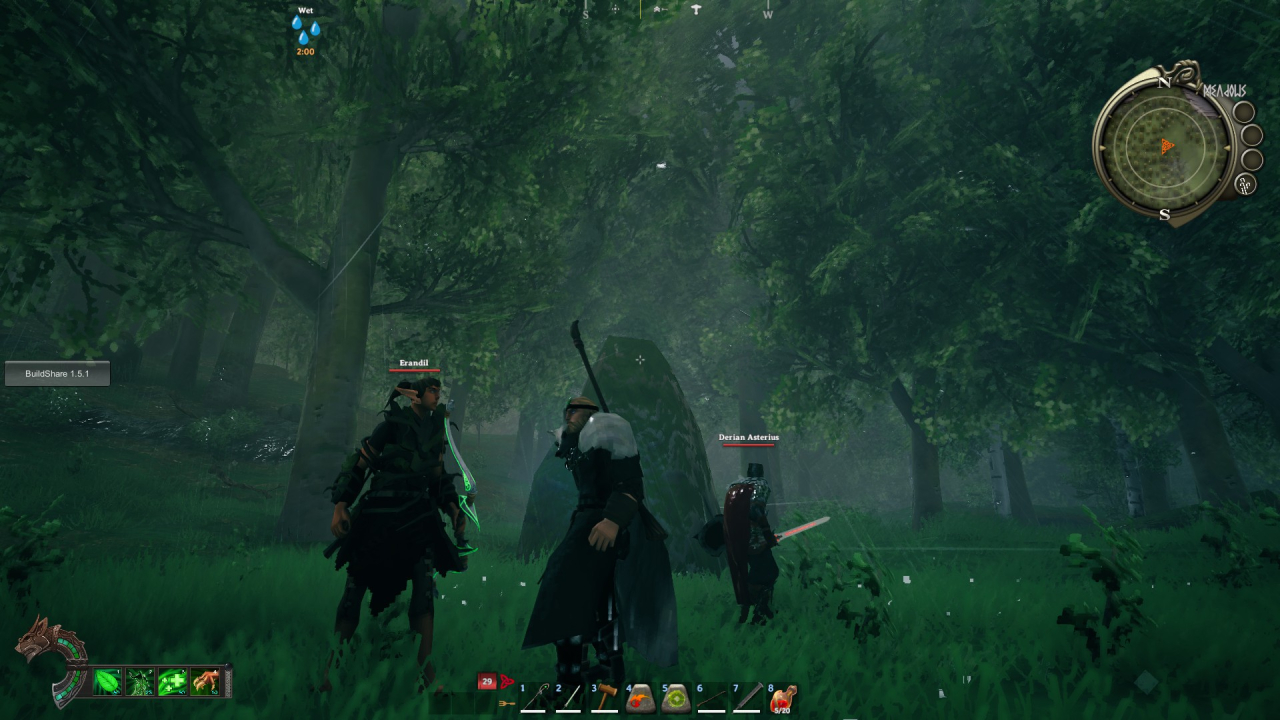This screenshot has width=1280, height=720.
Task: Select the mead flask in hotbar slot 8
Action: point(780,698)
